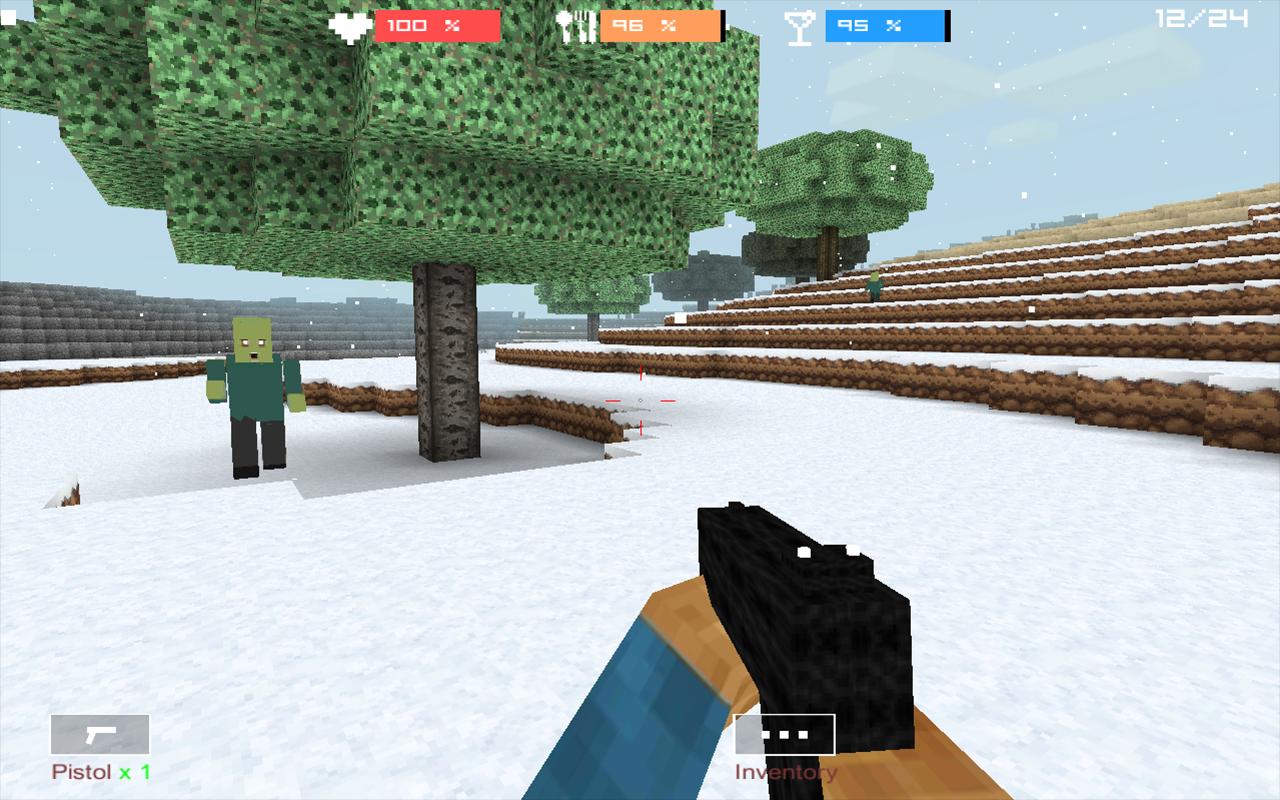This screenshot has height=800, width=1280.
Task: Click the red 100% health bar
Action: tap(437, 25)
